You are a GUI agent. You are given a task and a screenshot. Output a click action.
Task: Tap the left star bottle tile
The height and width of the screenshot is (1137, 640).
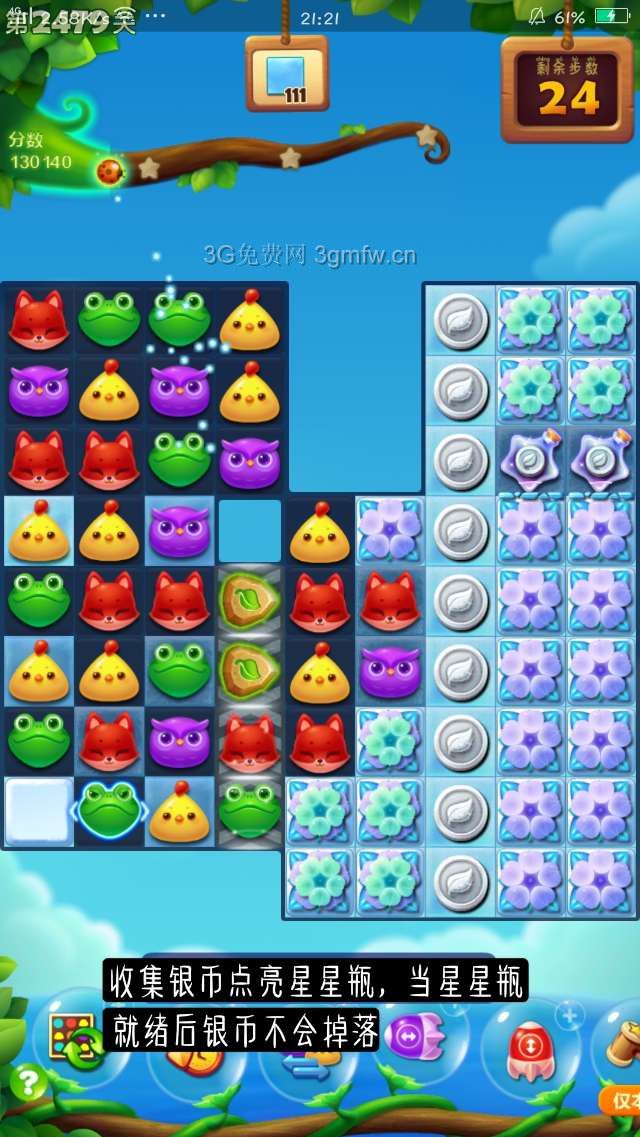531,459
